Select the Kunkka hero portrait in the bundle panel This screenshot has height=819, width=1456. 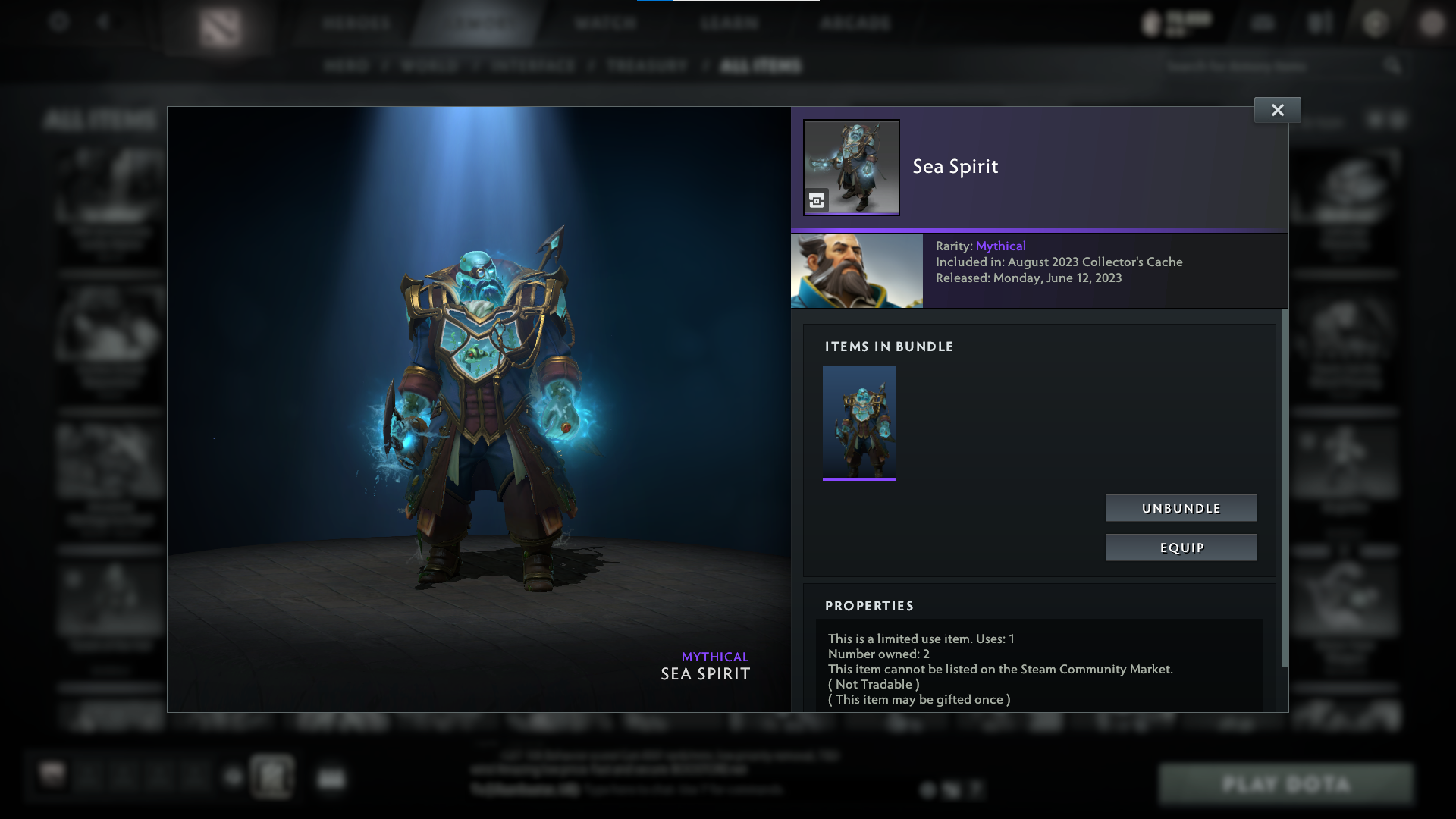tap(857, 270)
